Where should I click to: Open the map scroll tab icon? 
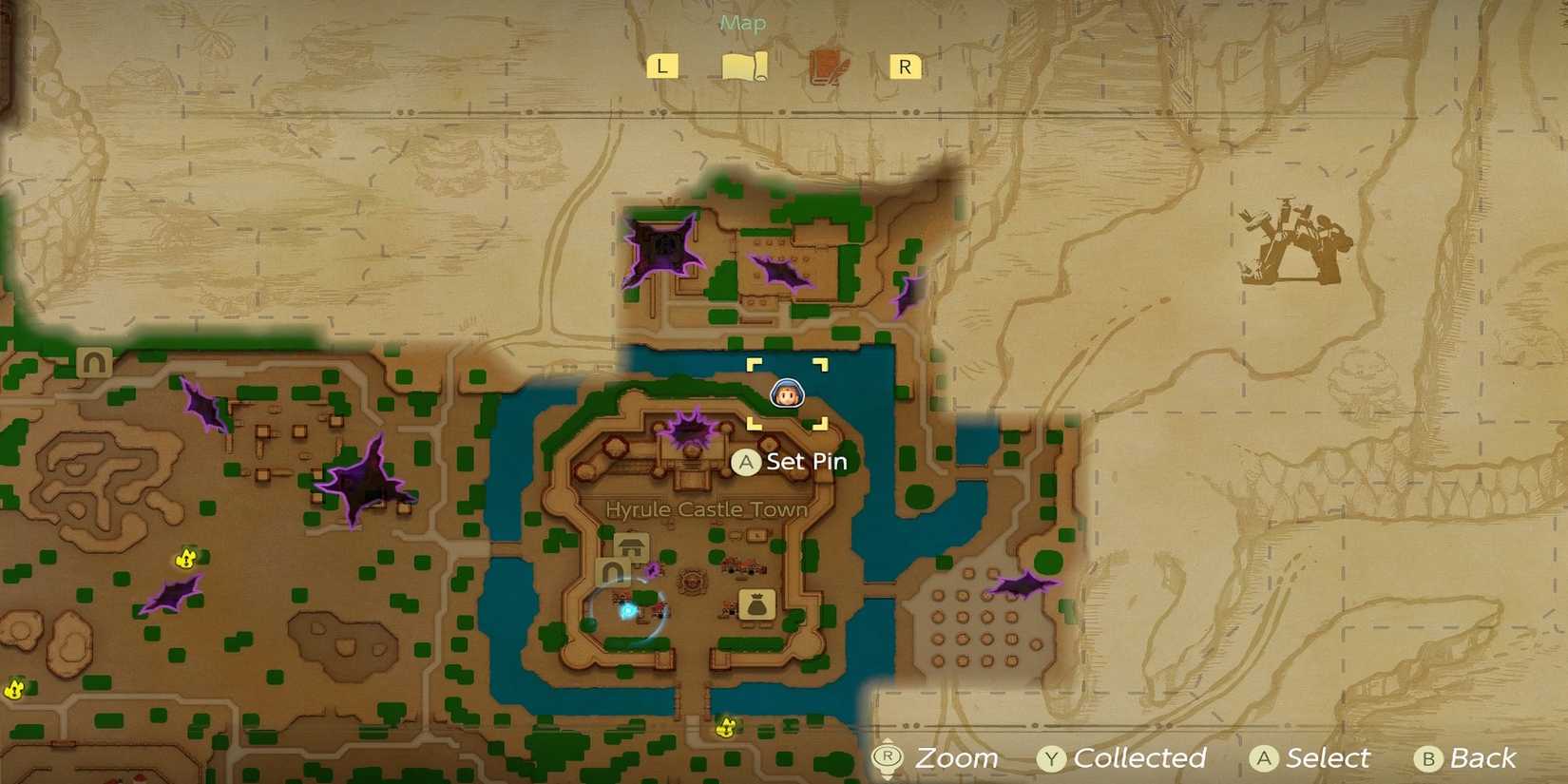(745, 66)
